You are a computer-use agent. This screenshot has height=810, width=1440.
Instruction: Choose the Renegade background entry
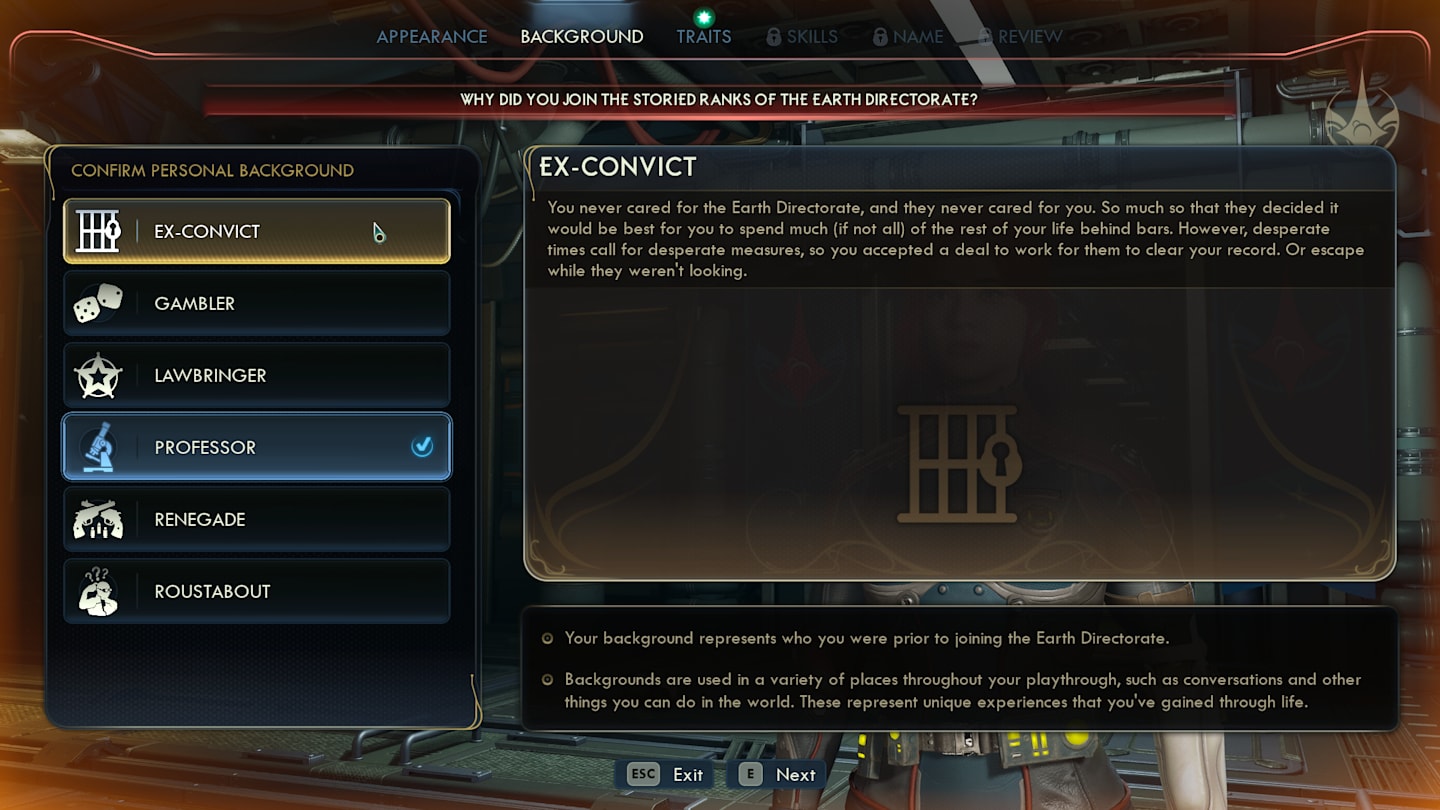coord(256,519)
